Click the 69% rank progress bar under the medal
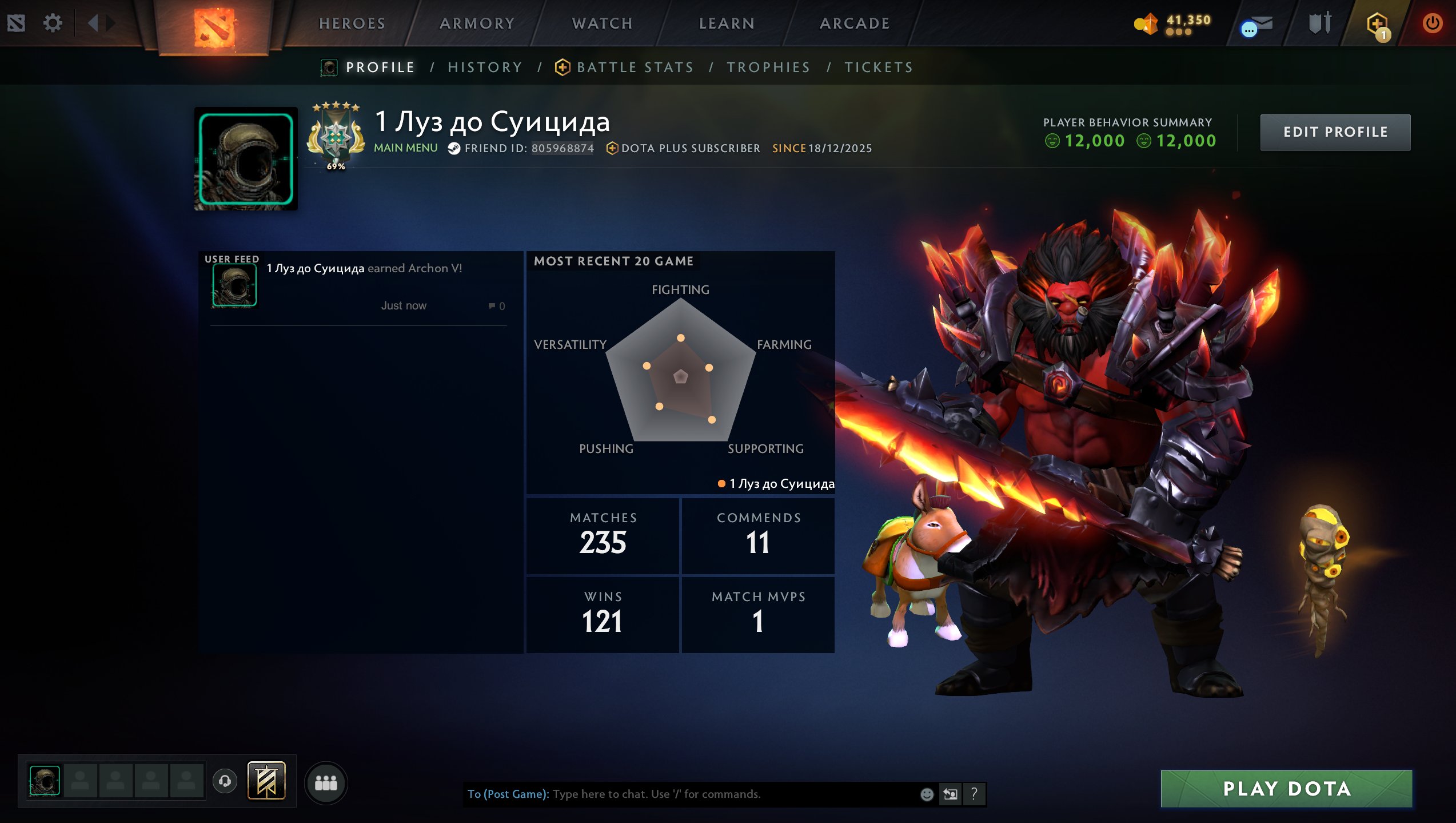The height and width of the screenshot is (823, 1456). coord(335,167)
